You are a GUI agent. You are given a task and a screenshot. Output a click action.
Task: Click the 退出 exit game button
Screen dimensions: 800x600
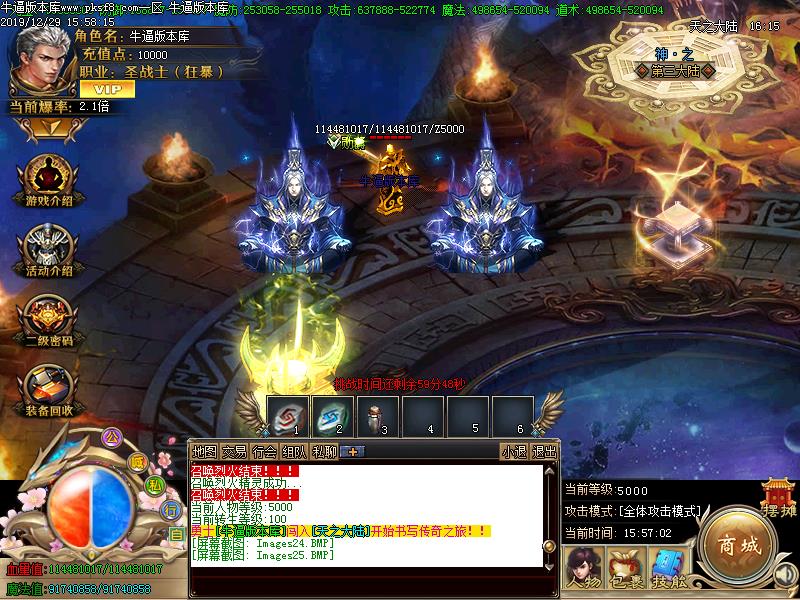point(544,451)
